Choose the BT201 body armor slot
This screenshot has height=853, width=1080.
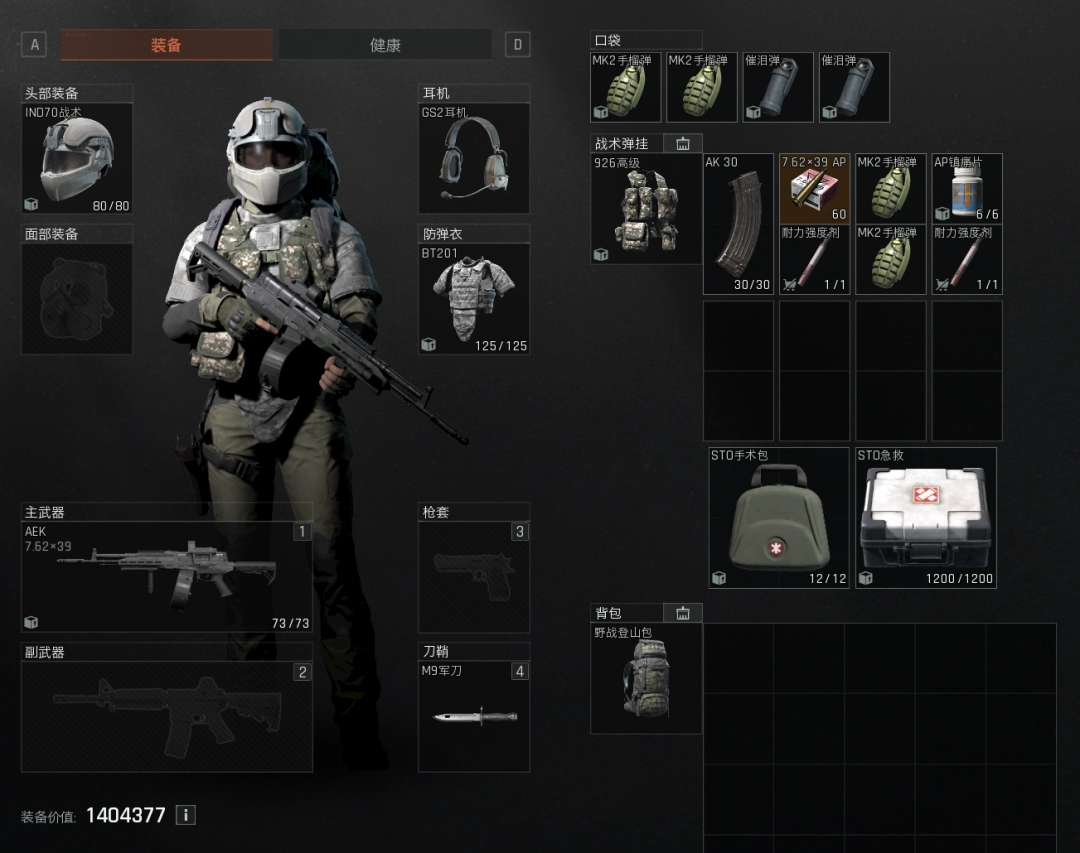click(473, 299)
